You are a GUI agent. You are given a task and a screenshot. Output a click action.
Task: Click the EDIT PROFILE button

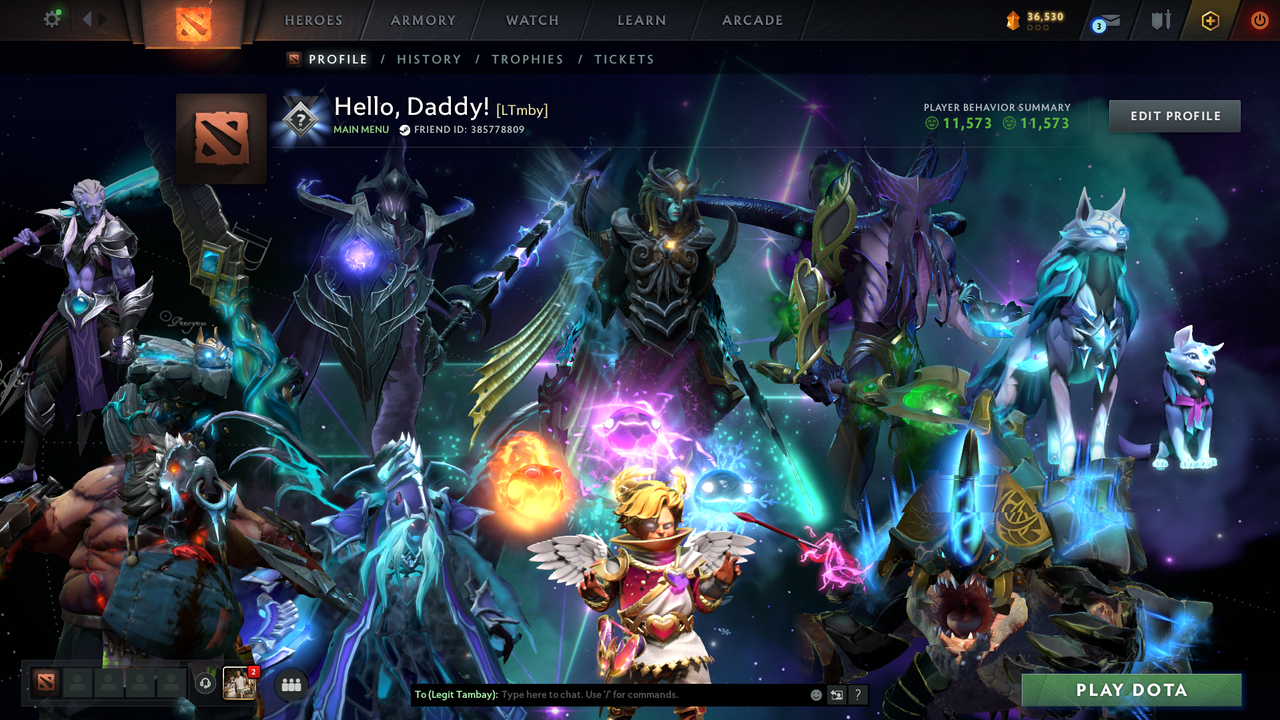pos(1174,115)
